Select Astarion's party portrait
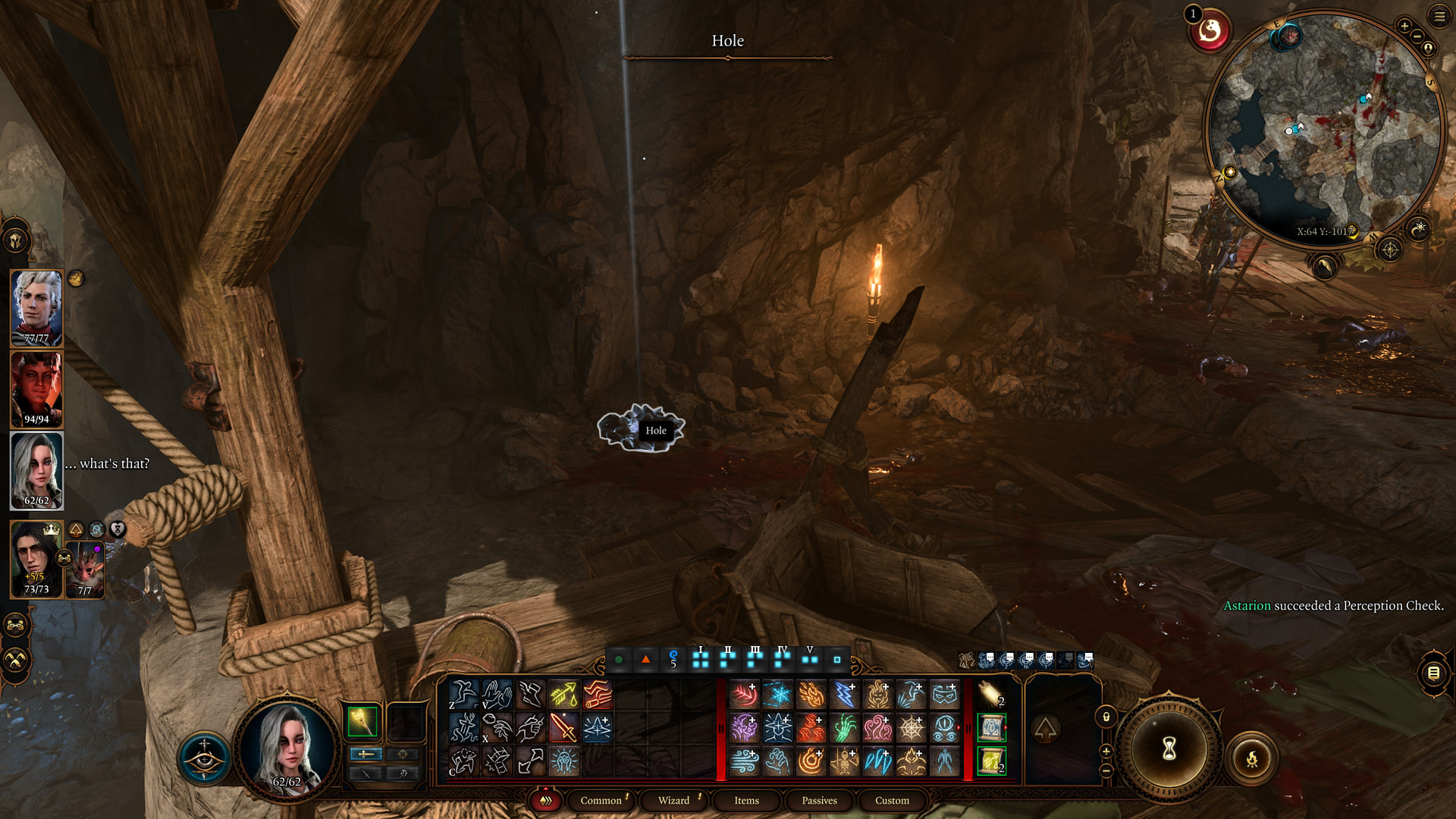 [36, 309]
